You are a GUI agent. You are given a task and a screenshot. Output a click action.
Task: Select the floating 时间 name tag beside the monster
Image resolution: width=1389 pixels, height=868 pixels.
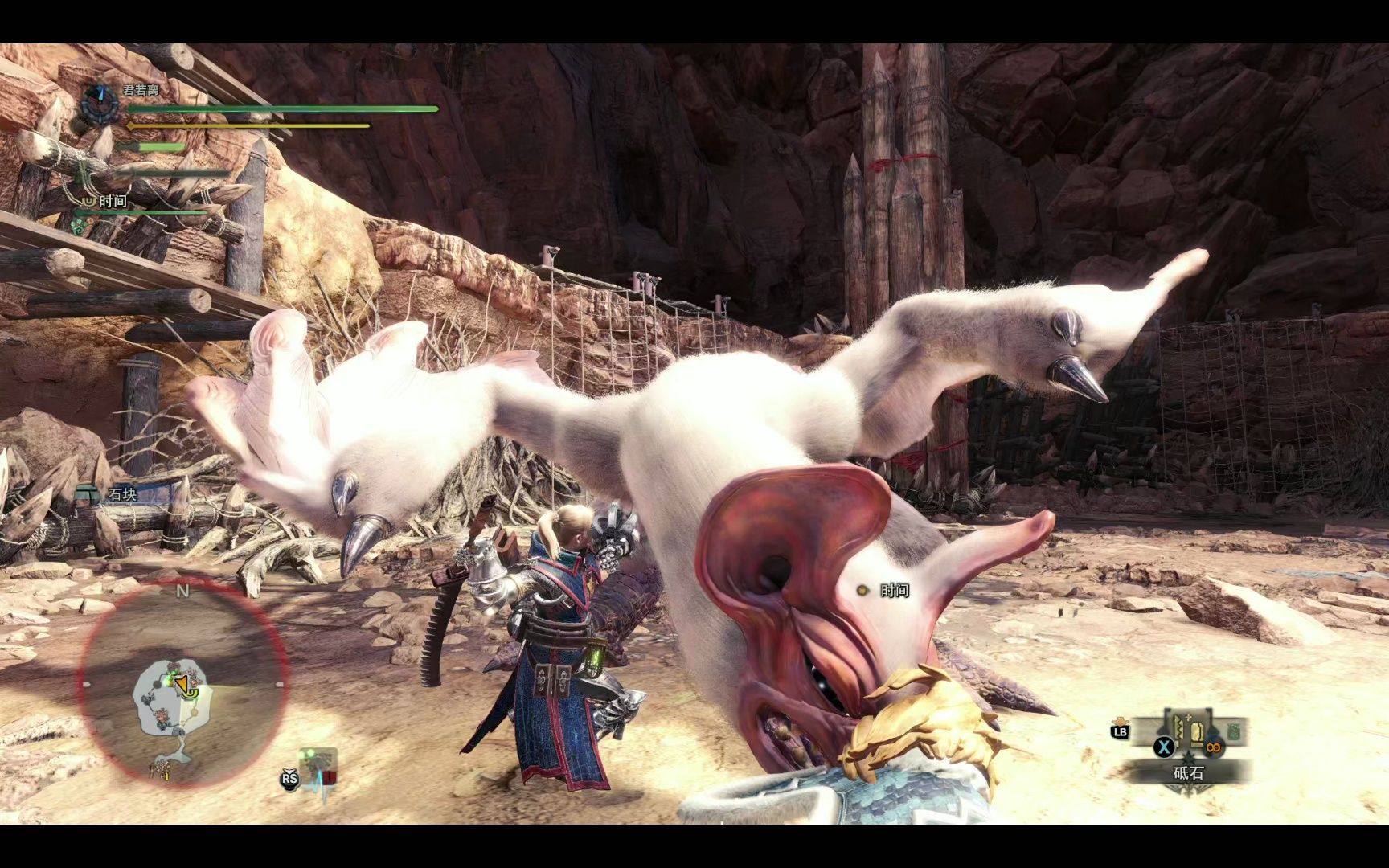(x=894, y=591)
